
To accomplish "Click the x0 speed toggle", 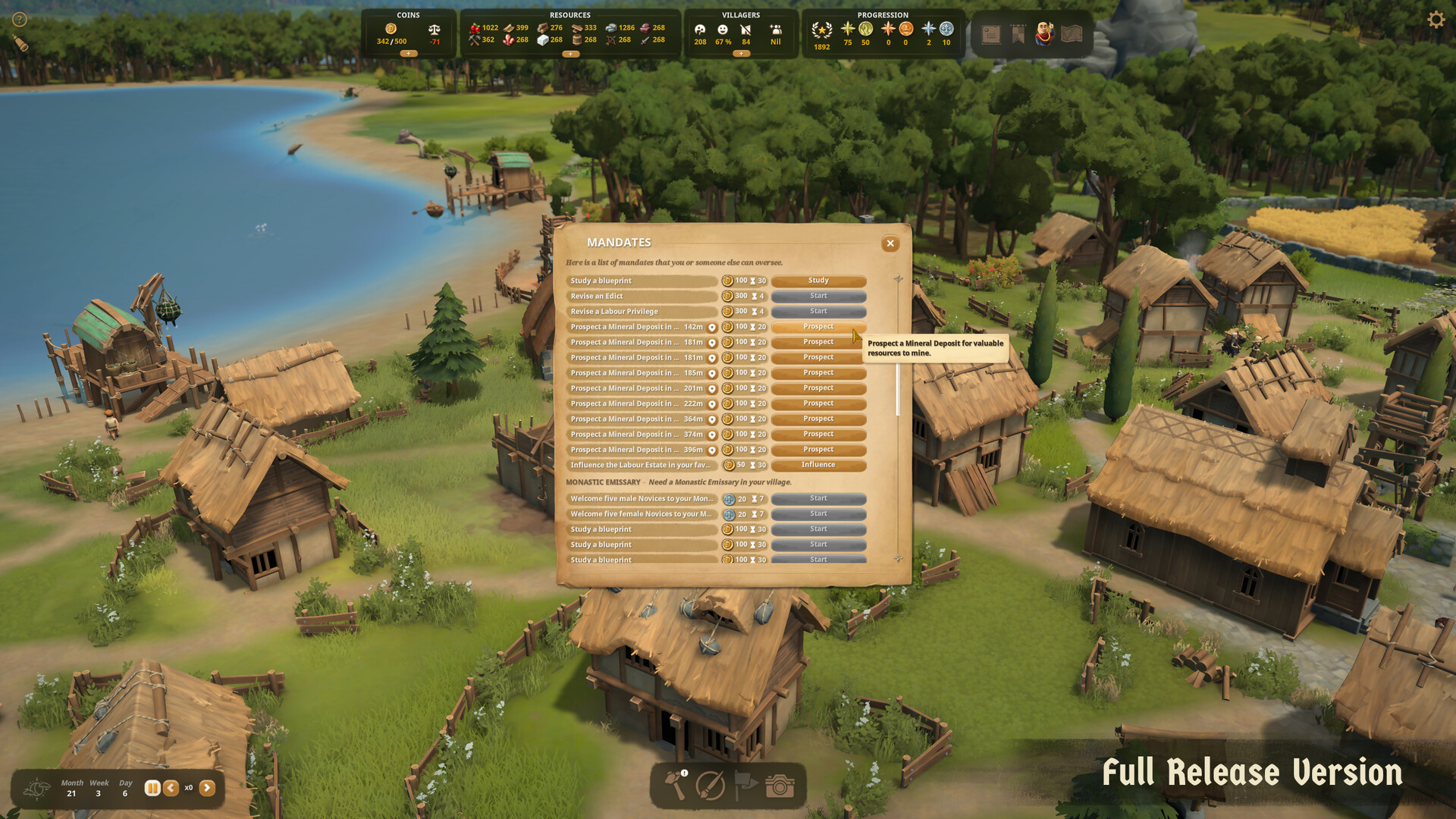I will 188,788.
